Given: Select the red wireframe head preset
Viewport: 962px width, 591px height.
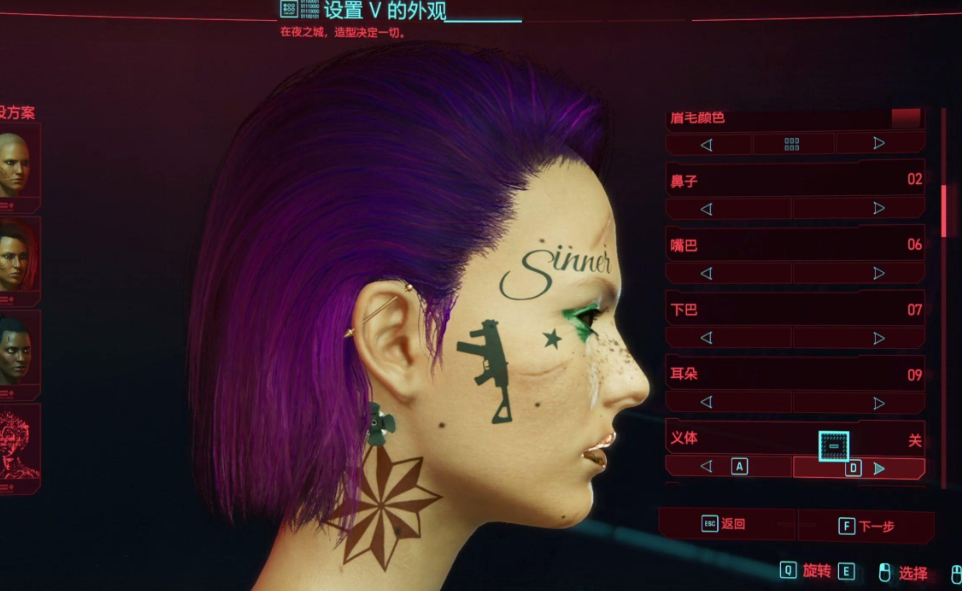Looking at the screenshot, I should click(18, 443).
